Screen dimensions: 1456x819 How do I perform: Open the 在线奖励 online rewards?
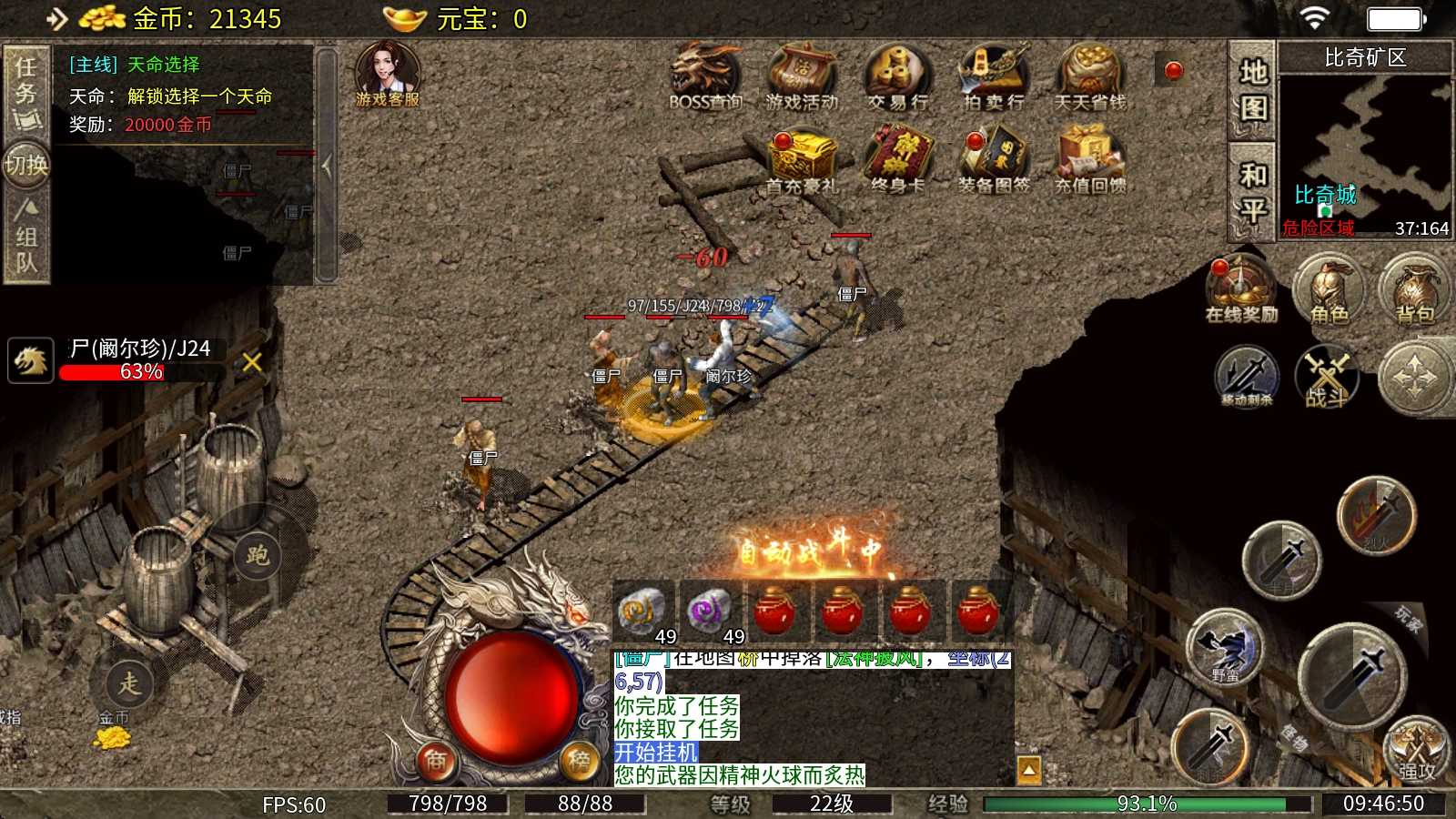1241,289
